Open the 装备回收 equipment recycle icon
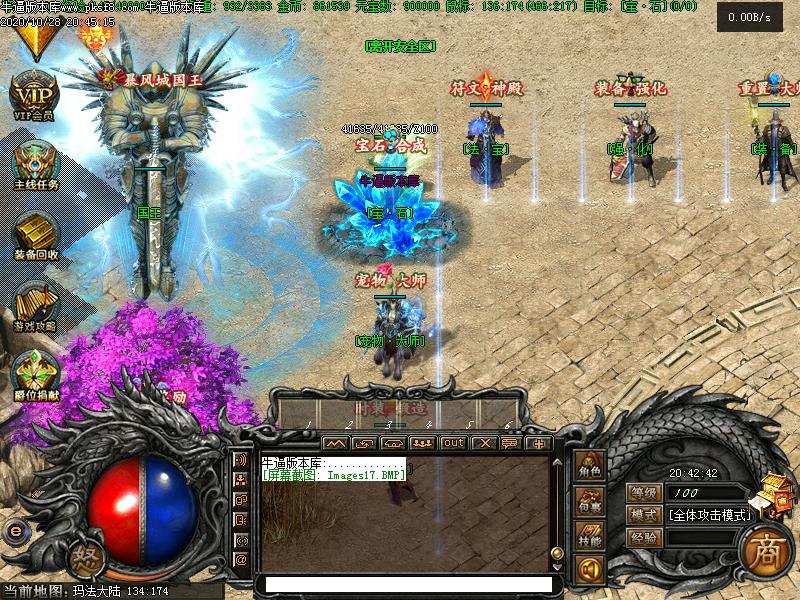The image size is (800, 600). click(x=36, y=233)
